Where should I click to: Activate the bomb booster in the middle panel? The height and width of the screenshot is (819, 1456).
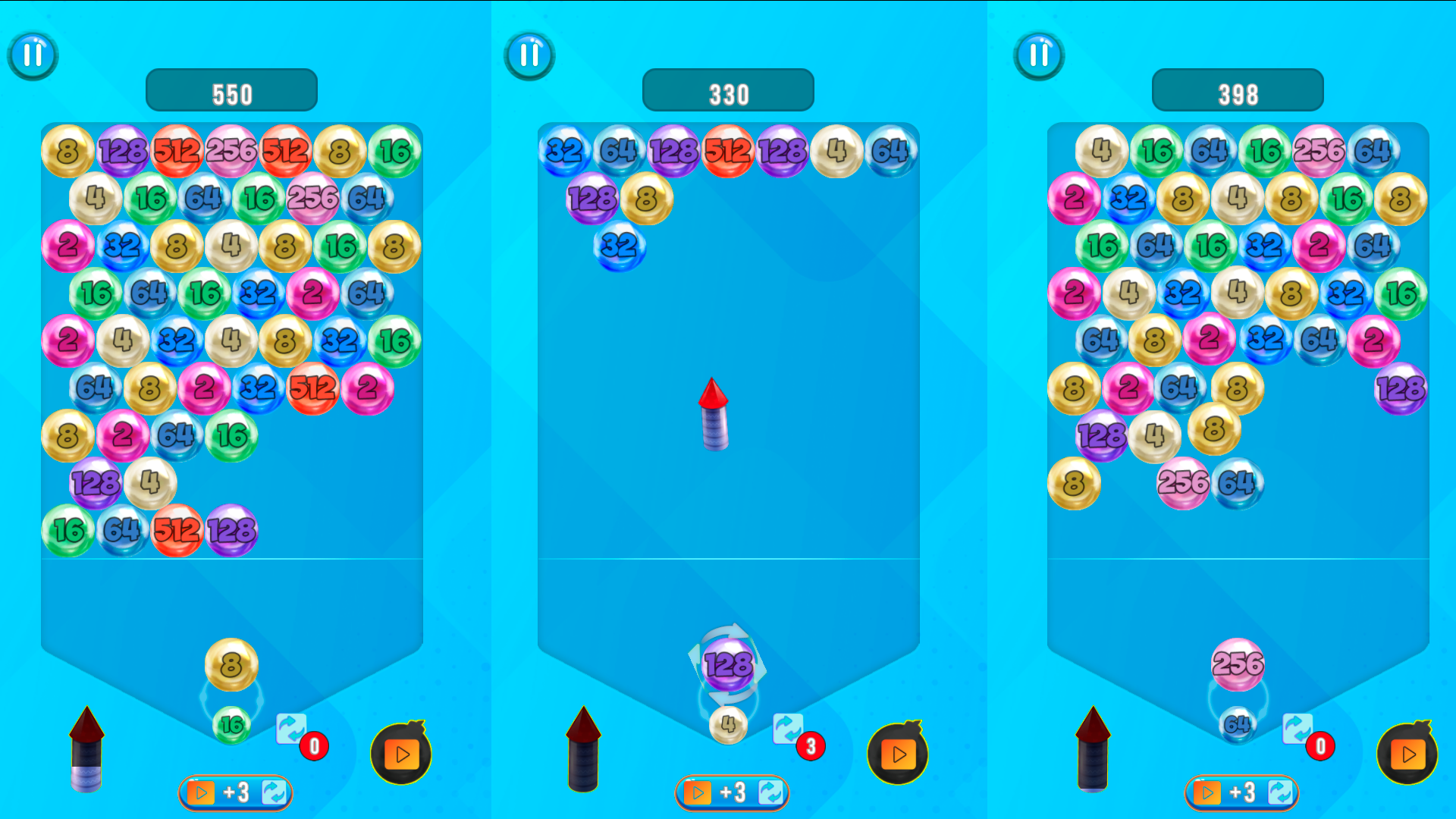(899, 754)
